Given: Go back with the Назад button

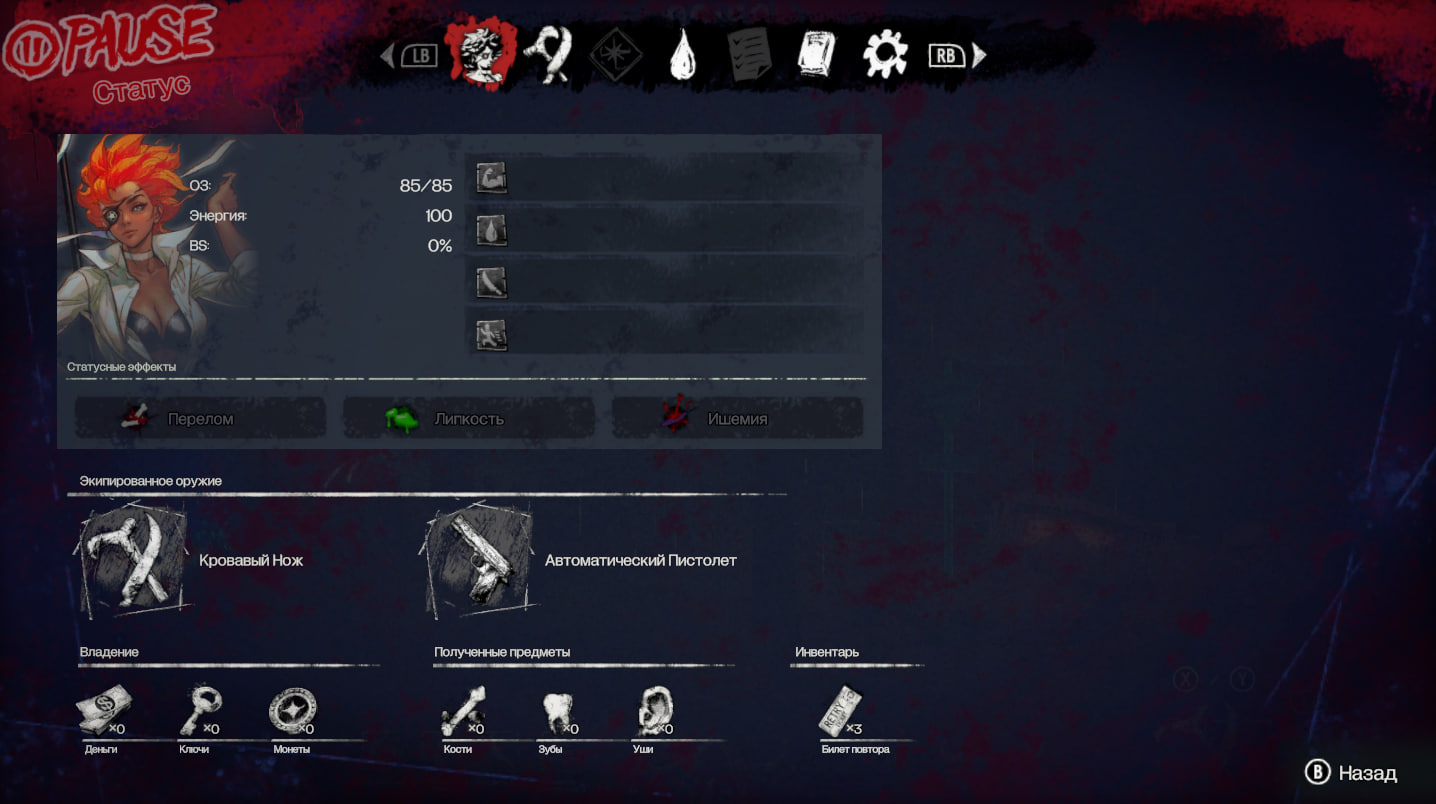Looking at the screenshot, I should coord(1351,773).
